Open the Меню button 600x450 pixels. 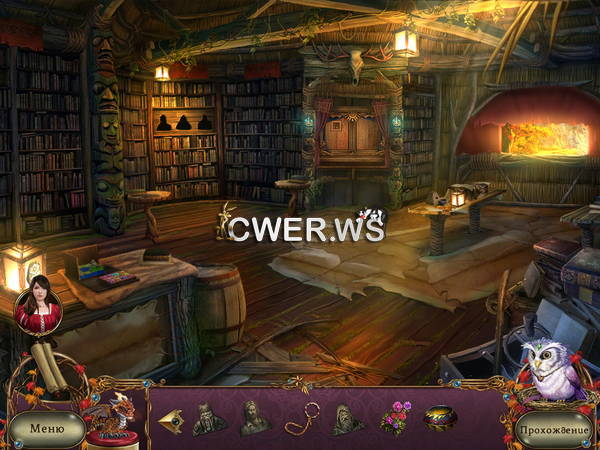(x=46, y=429)
